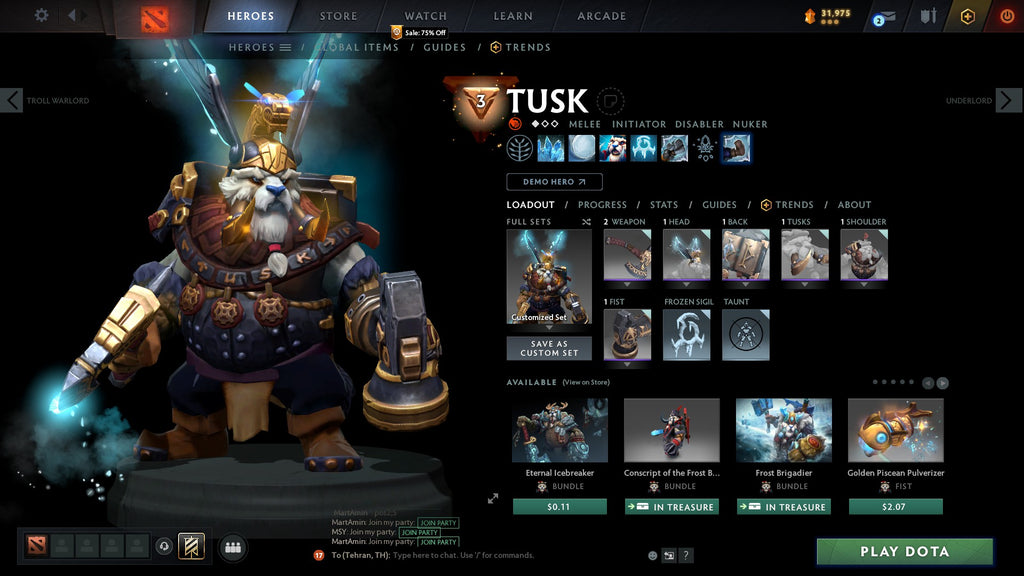The height and width of the screenshot is (576, 1024).
Task: Launch Demo Hero mode
Action: (x=554, y=182)
